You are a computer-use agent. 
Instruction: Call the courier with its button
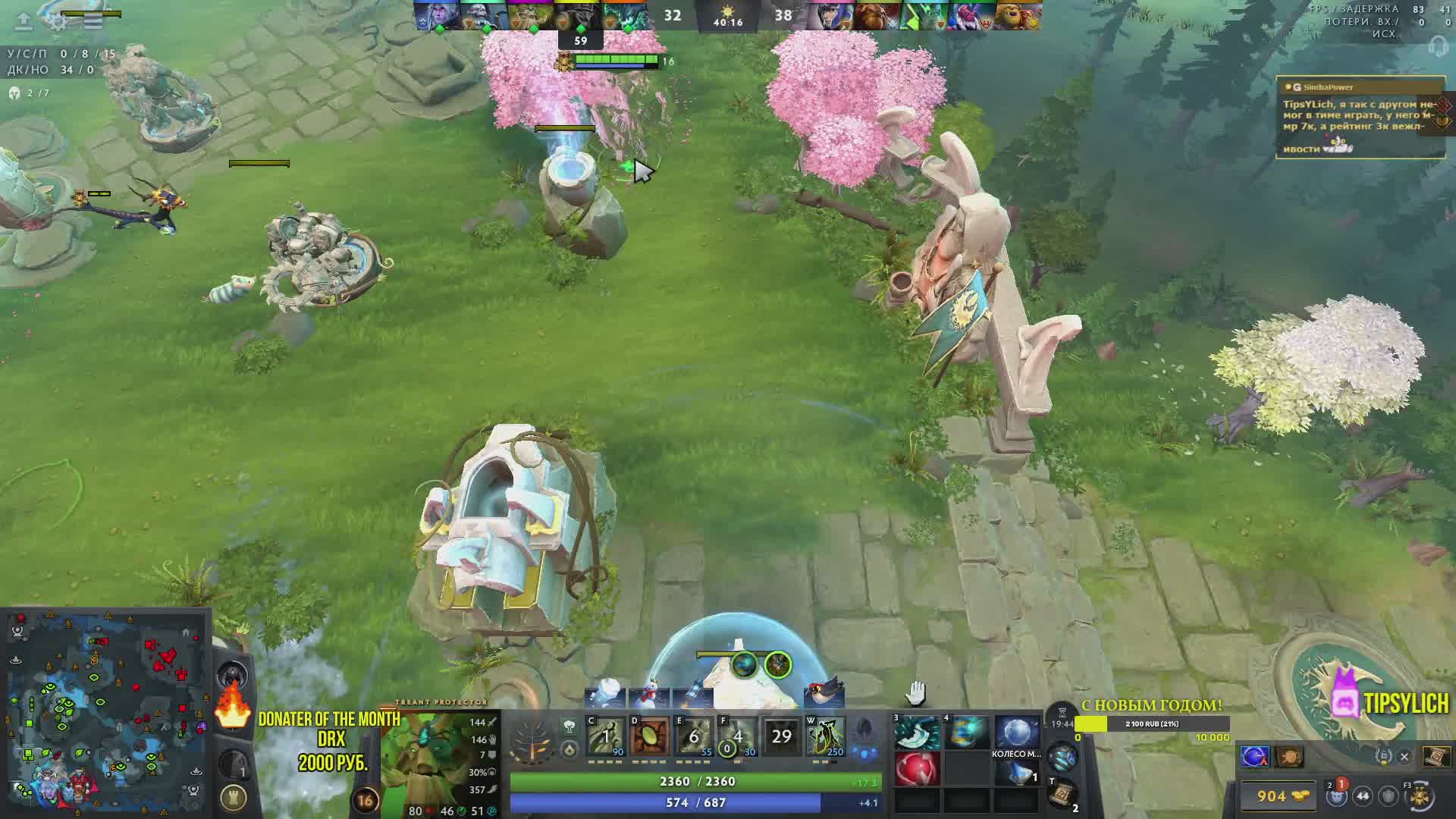(x=1420, y=796)
